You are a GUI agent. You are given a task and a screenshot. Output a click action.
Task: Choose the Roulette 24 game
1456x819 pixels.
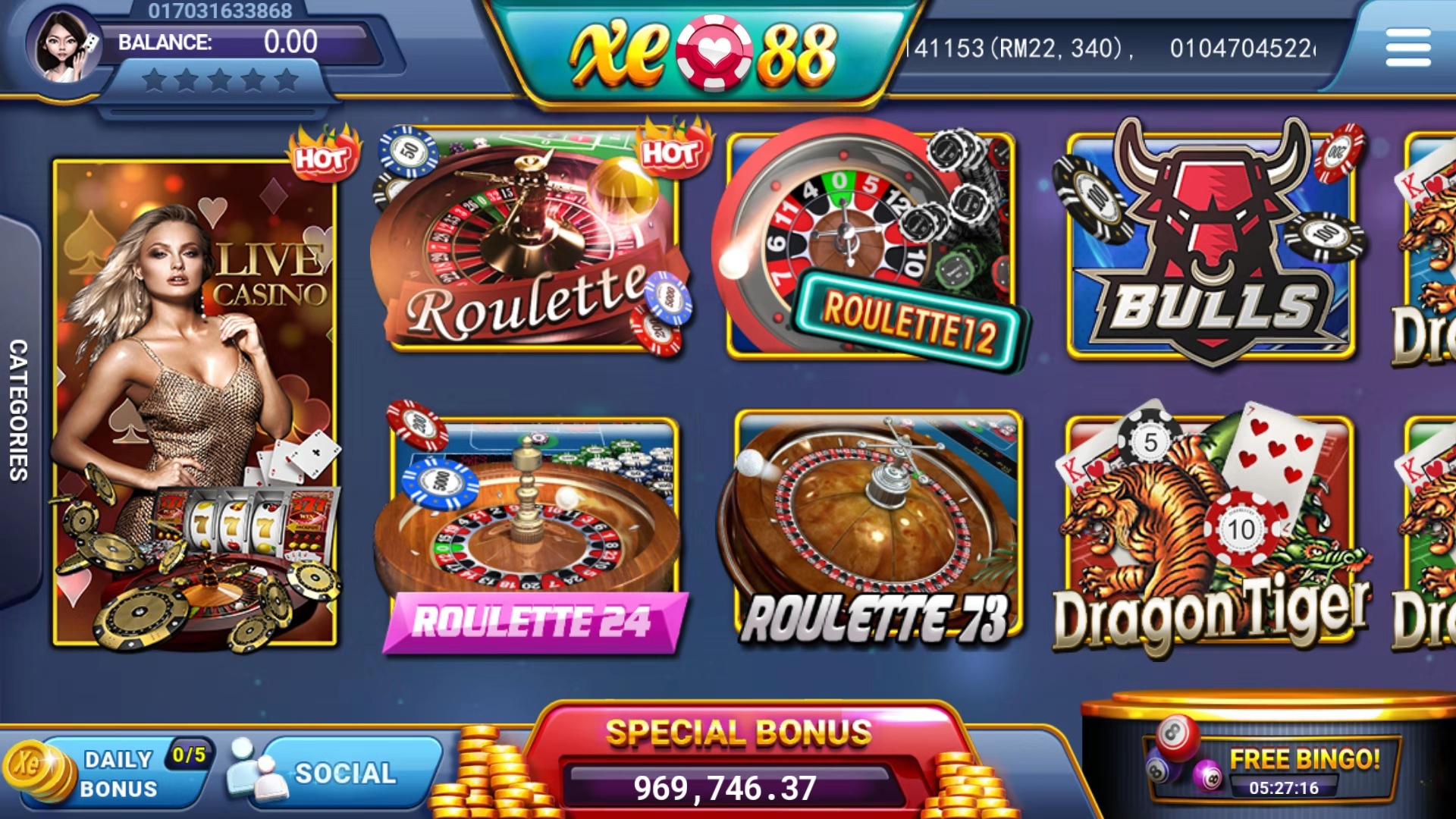534,531
